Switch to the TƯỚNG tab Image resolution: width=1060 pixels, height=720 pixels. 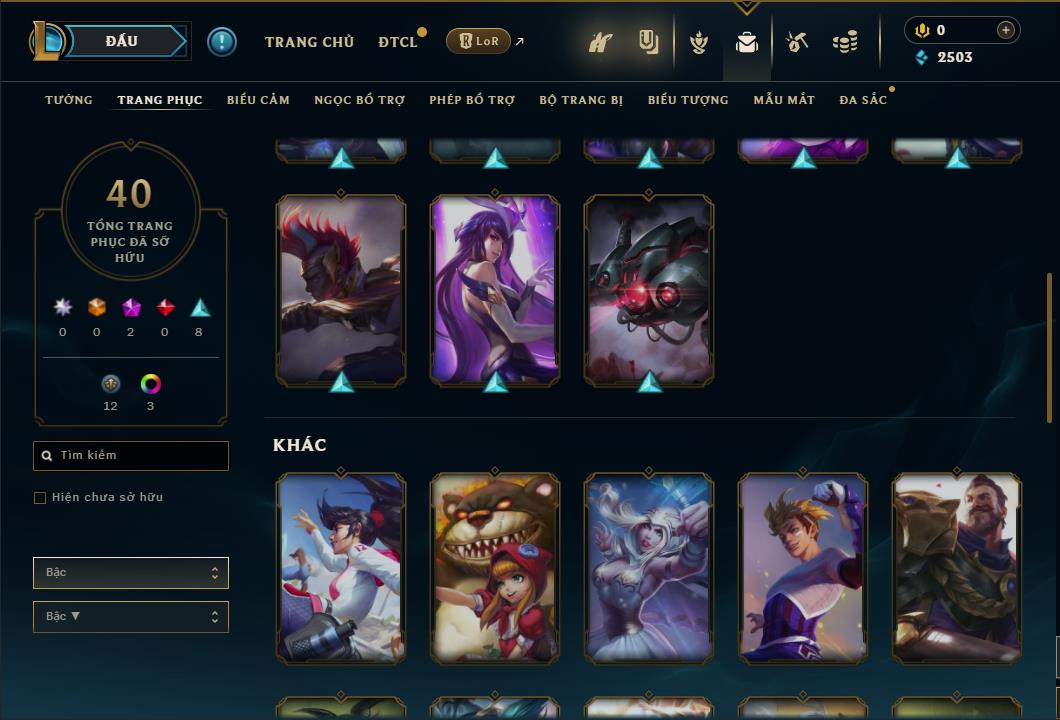(x=69, y=100)
